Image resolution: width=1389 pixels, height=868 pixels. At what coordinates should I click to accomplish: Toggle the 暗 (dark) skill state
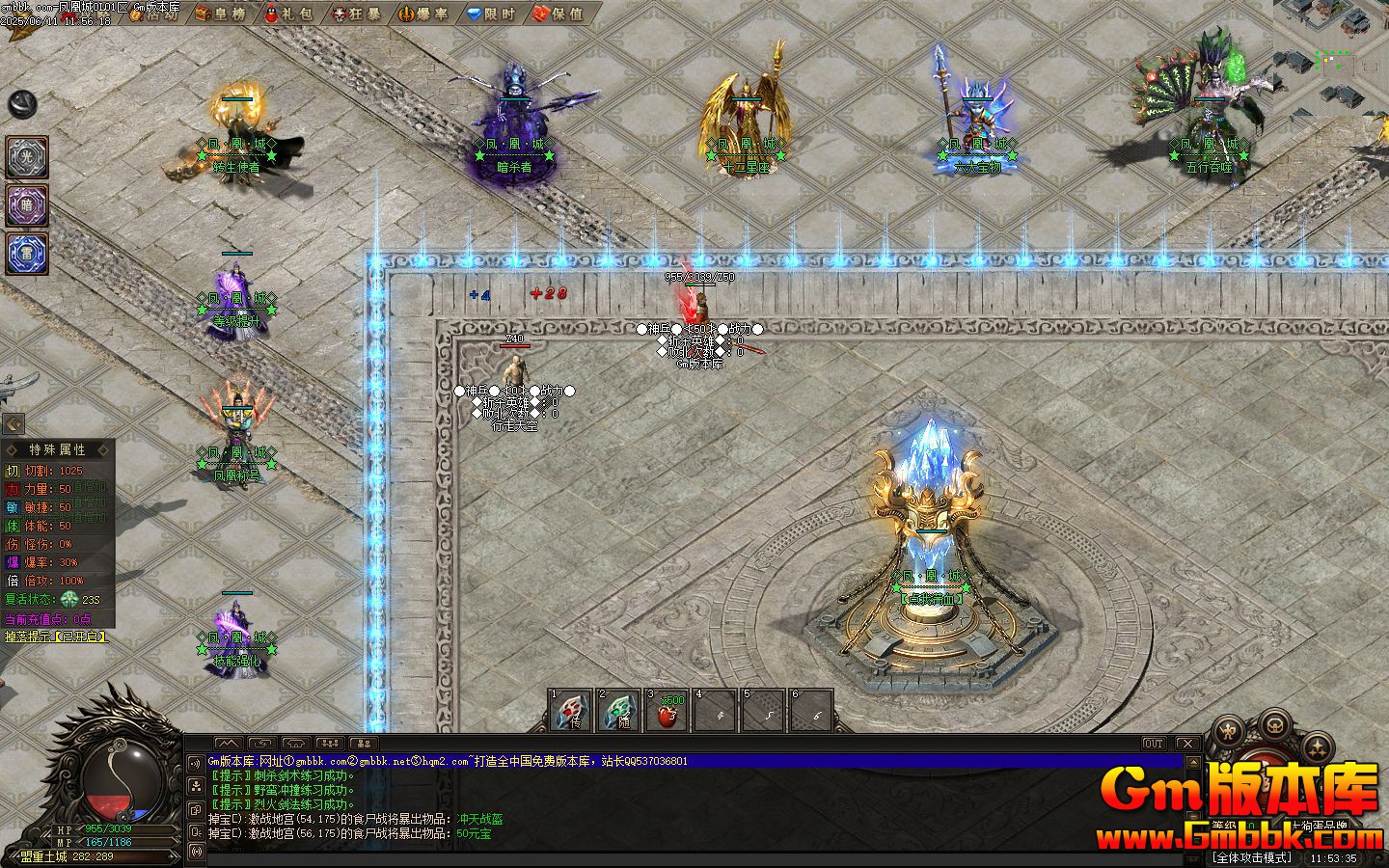coord(26,206)
